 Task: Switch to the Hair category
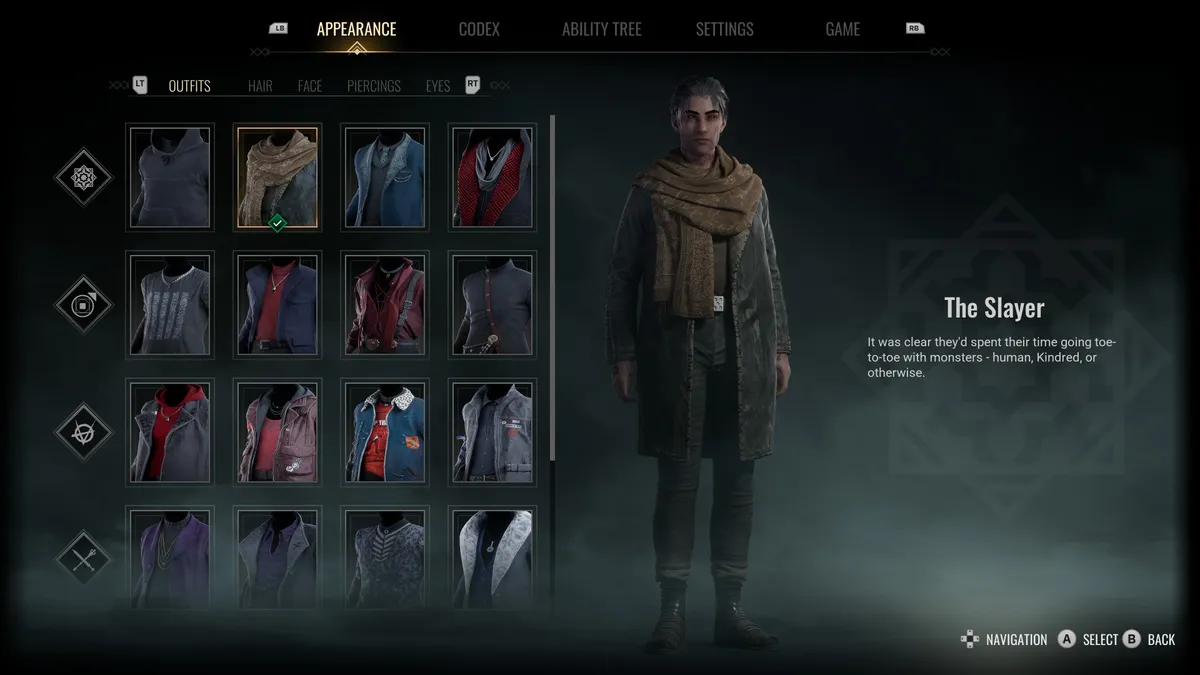260,86
